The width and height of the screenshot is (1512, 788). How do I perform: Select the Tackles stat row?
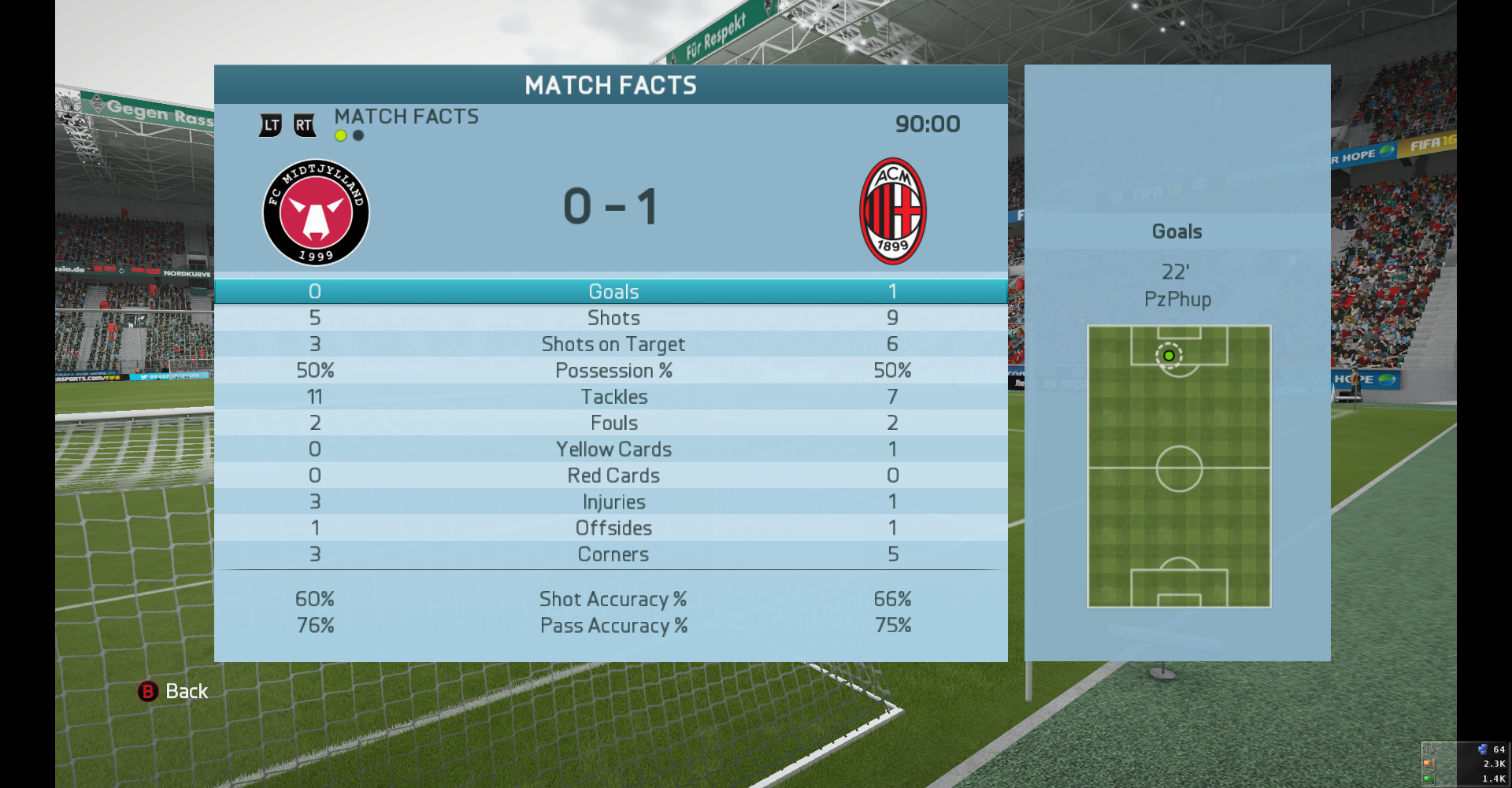(611, 397)
